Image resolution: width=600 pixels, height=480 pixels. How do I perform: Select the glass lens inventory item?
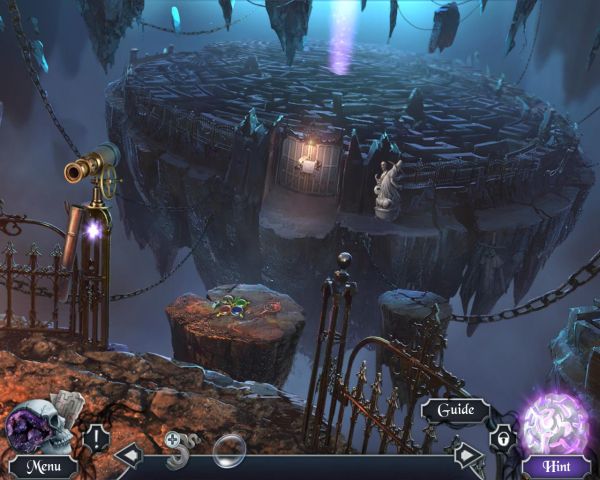tap(229, 446)
